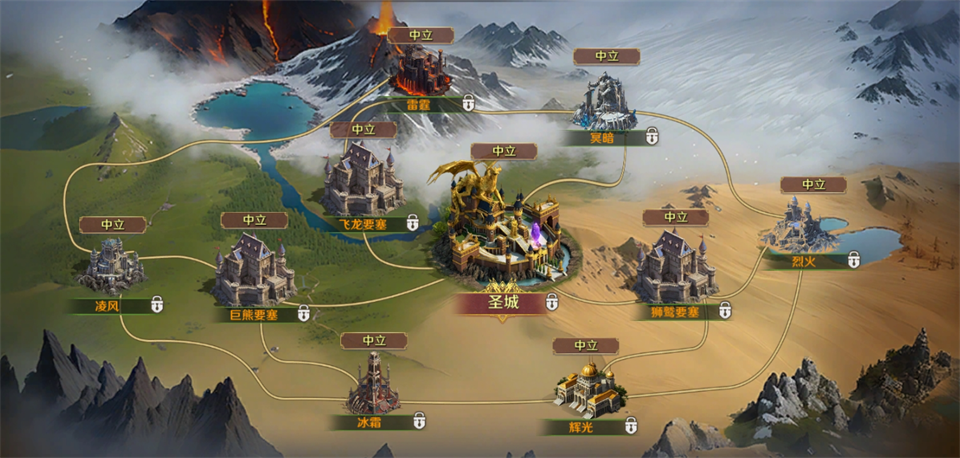Screen dimensions: 960x458
Task: Select the 巨熊要塞 fortress label
Action: (x=247, y=315)
